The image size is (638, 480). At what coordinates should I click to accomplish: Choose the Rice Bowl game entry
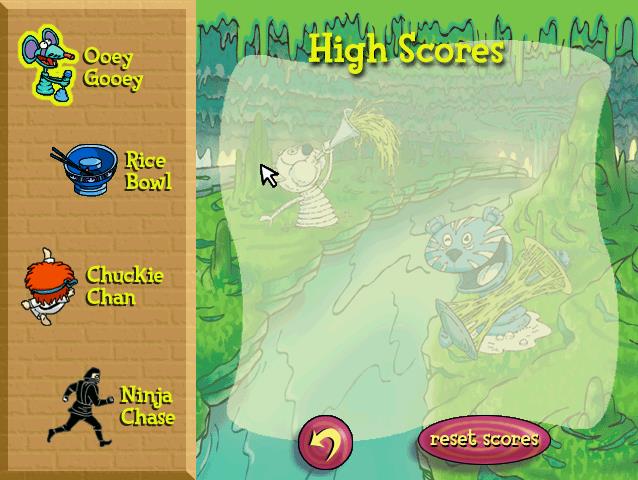(x=112, y=170)
